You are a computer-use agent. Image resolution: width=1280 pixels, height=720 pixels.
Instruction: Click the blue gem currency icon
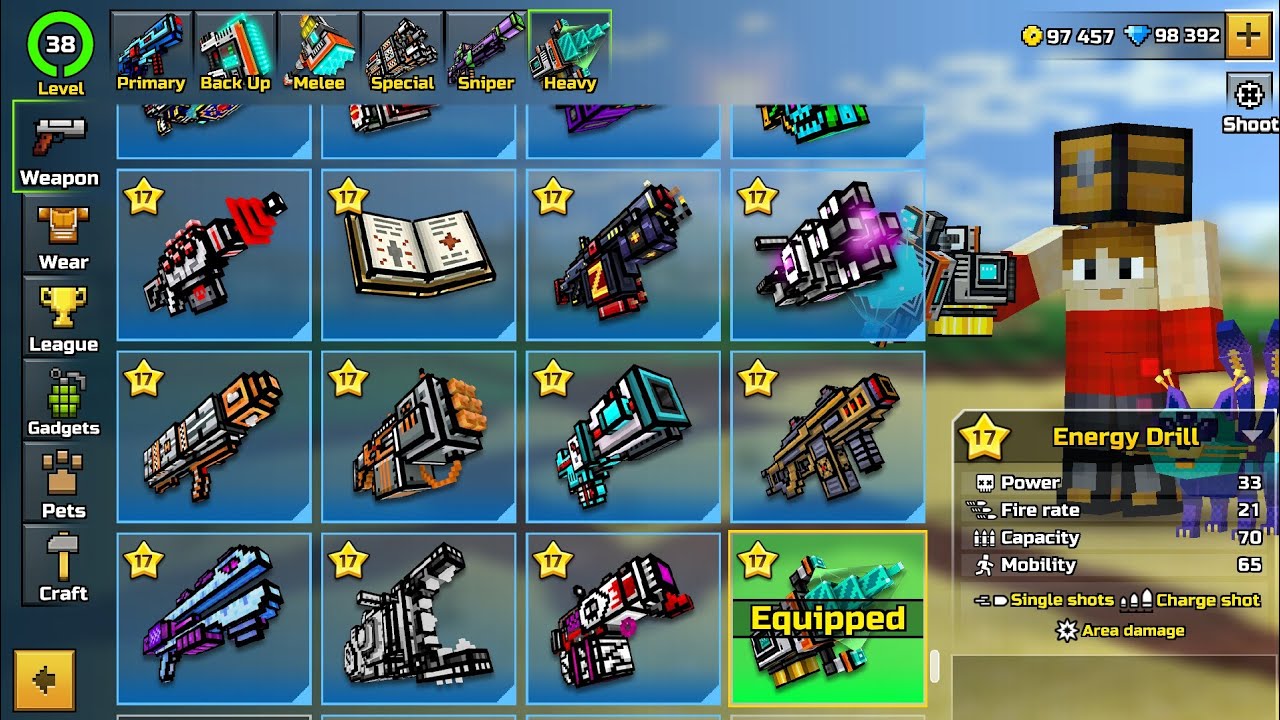click(1138, 36)
